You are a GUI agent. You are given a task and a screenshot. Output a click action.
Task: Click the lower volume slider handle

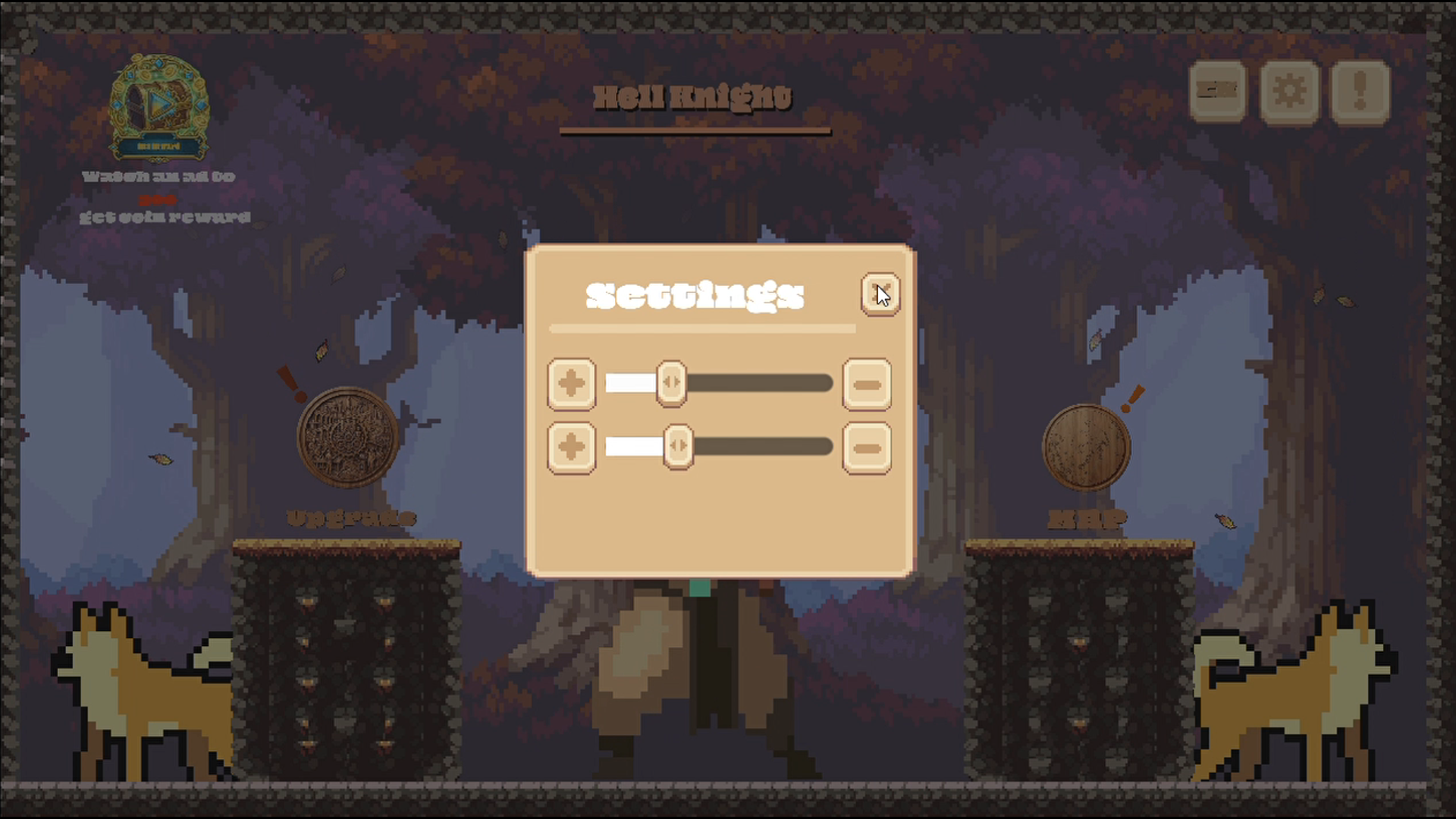pyautogui.click(x=677, y=447)
